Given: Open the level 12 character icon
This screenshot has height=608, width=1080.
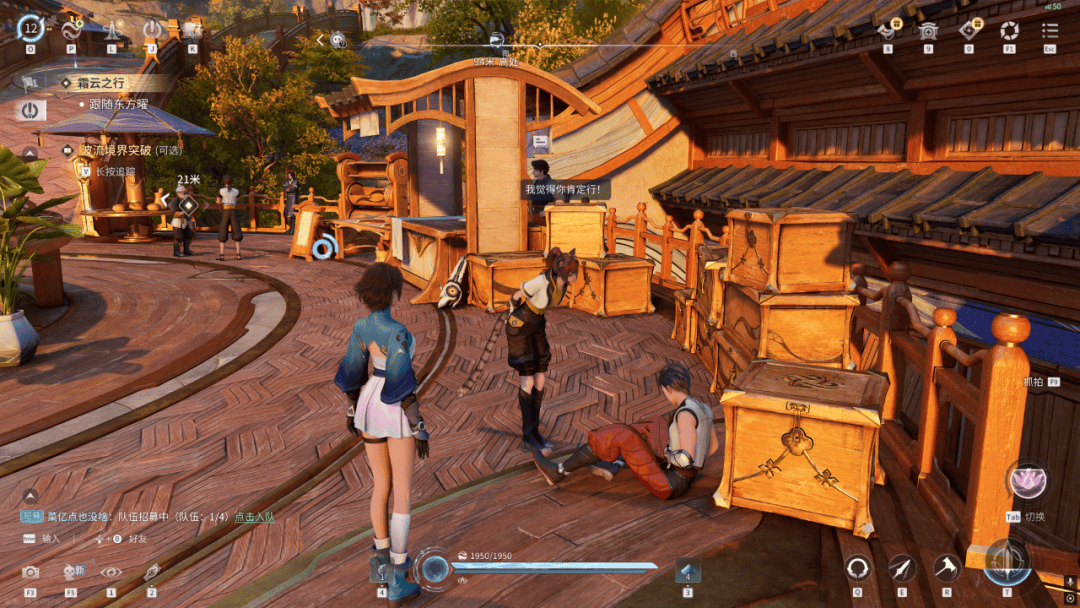Looking at the screenshot, I should [x=30, y=28].
